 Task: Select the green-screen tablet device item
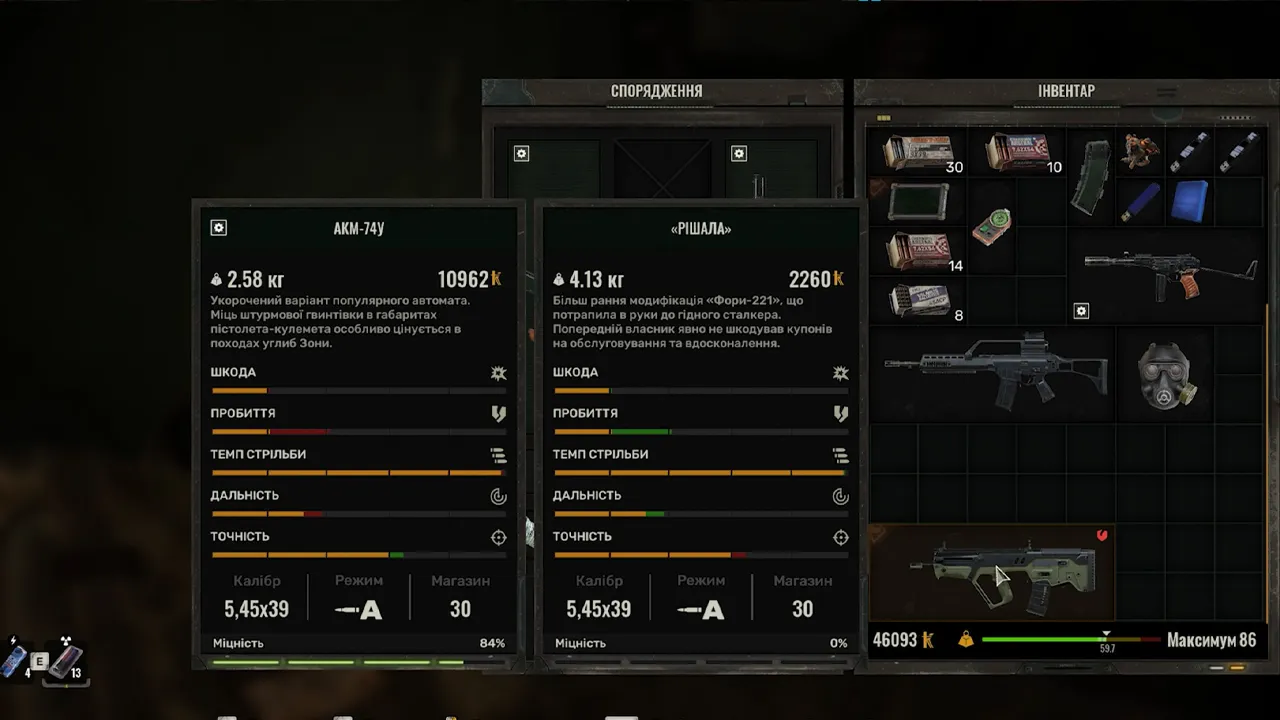917,201
